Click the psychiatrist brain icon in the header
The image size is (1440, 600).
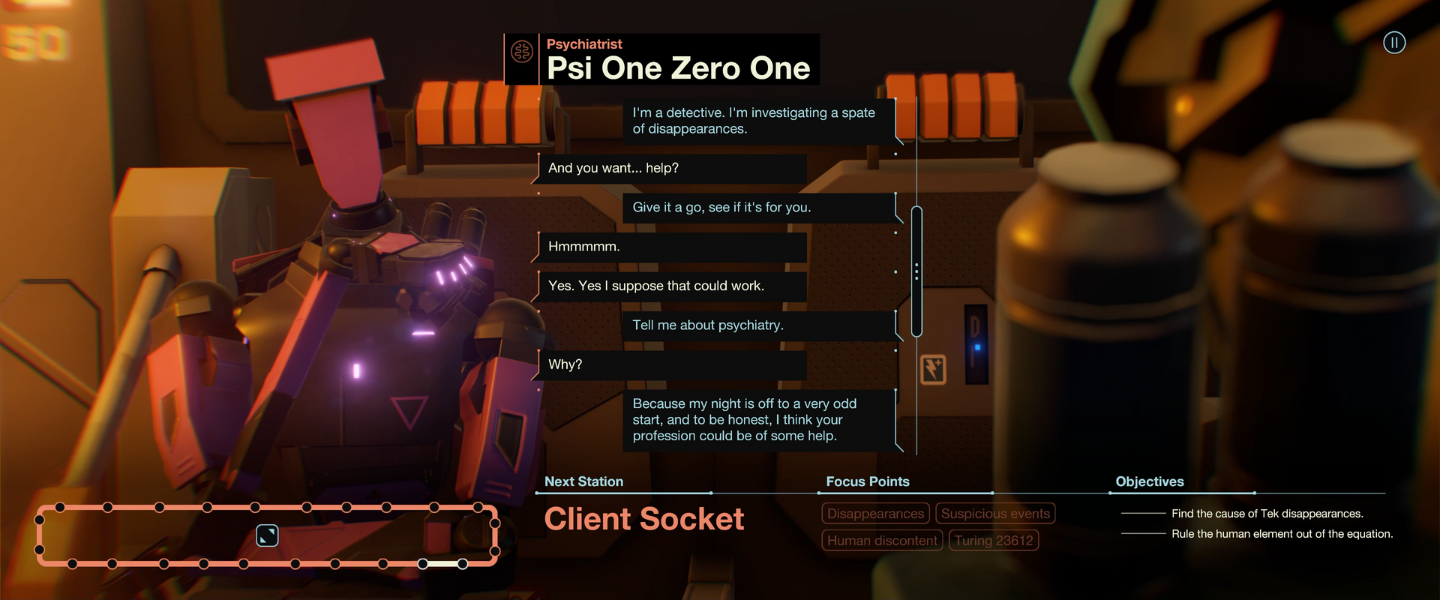pyautogui.click(x=521, y=52)
